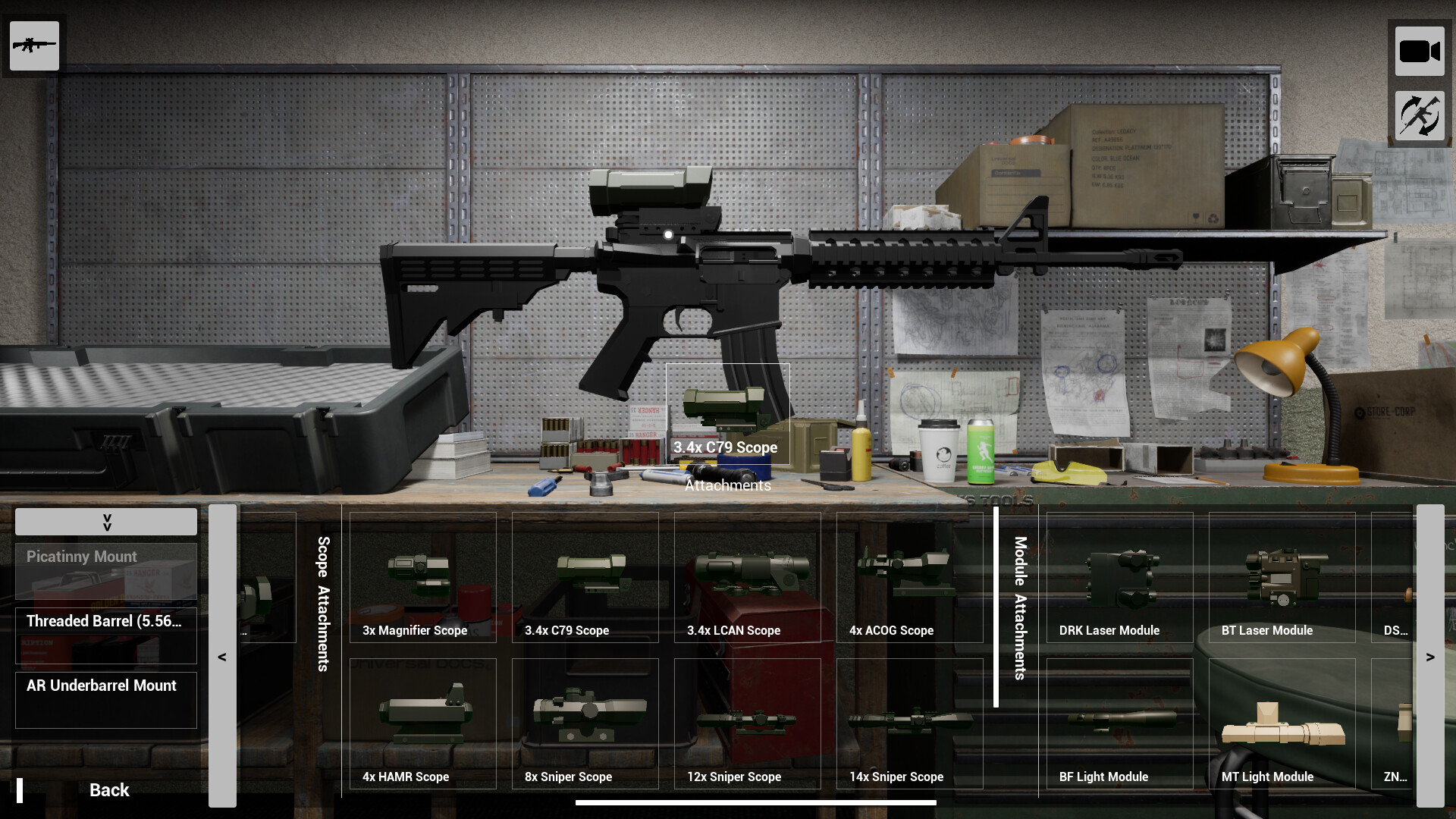
Task: Collapse the attachment list with the left arrow
Action: [x=222, y=656]
